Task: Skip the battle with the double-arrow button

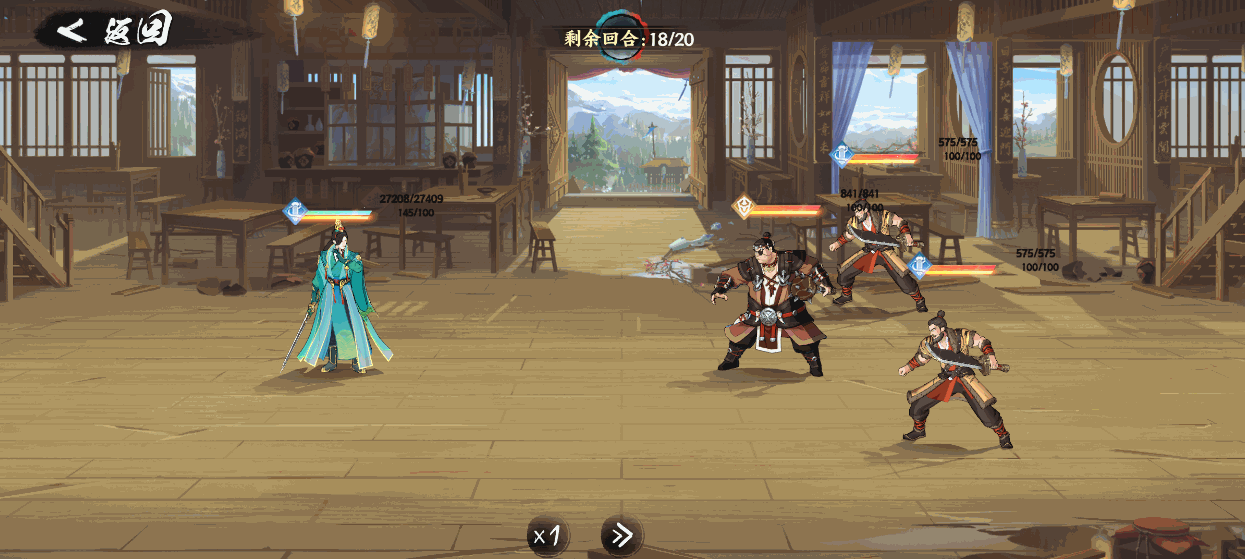Action: pos(621,536)
